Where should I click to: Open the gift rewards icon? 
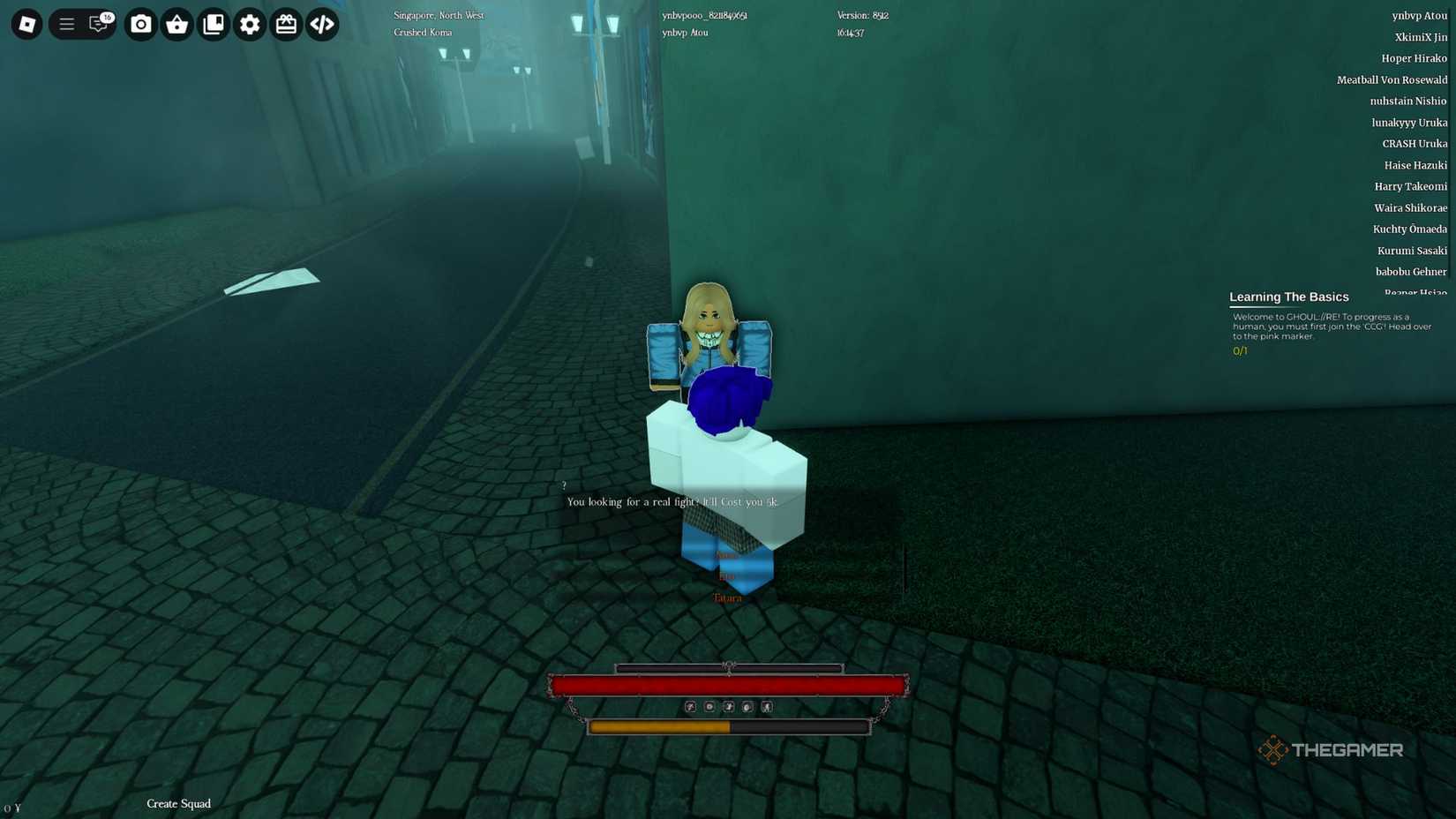click(x=286, y=24)
